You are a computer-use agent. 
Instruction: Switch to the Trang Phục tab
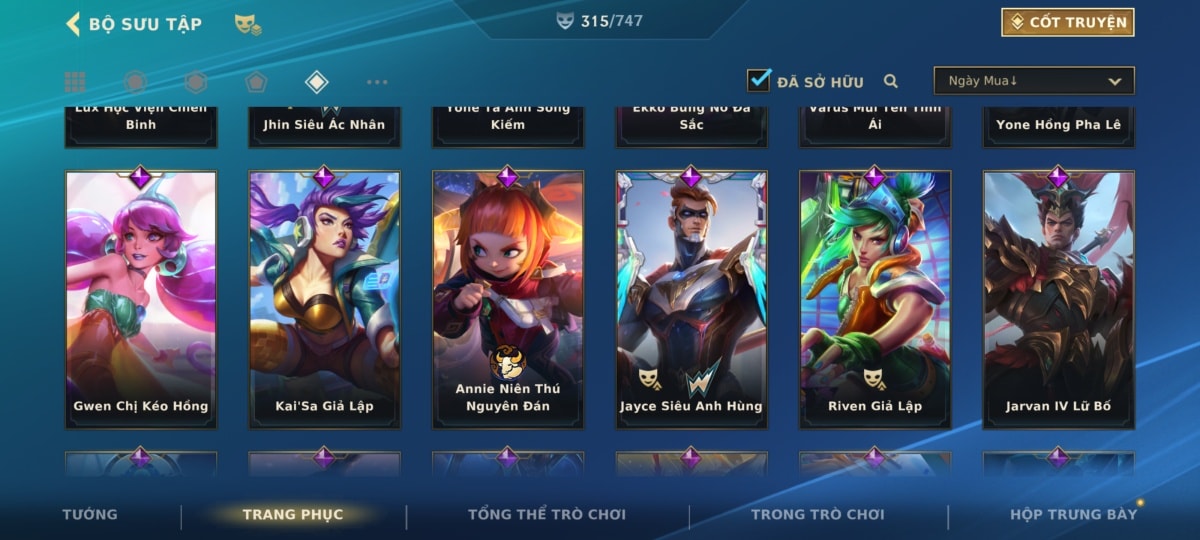pos(292,515)
